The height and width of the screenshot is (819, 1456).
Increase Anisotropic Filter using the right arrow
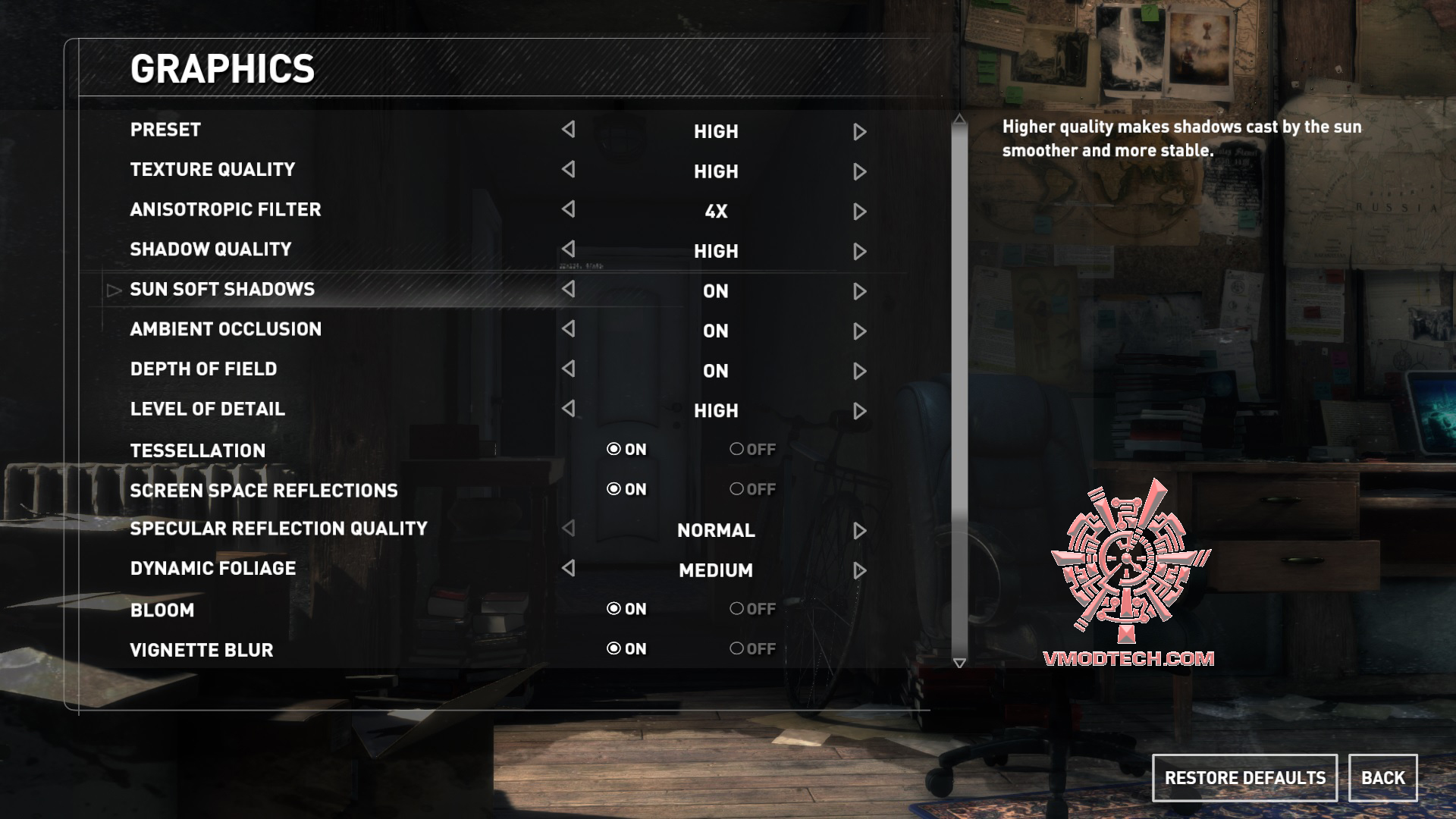tap(859, 212)
